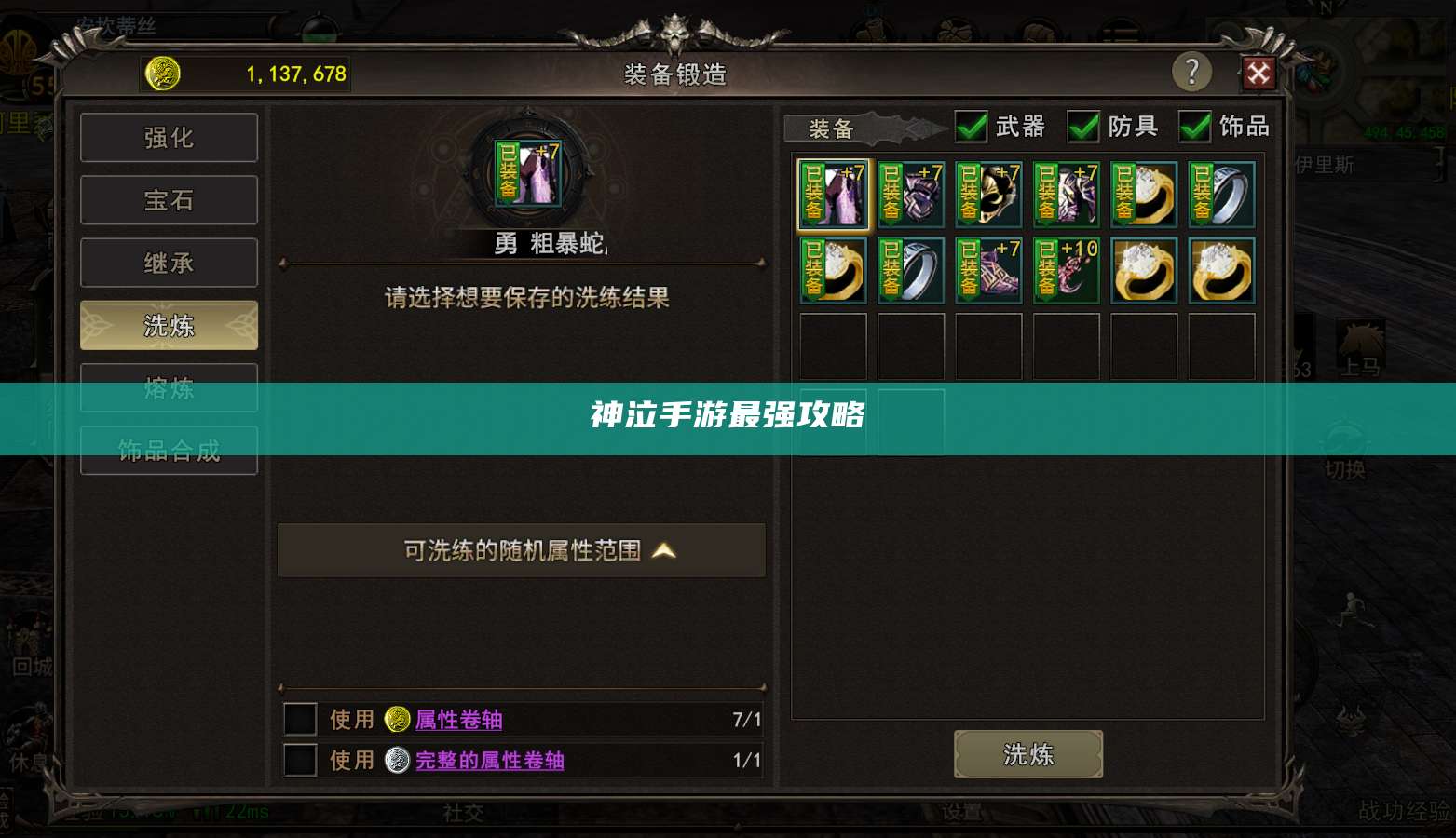
Task: Click the gold coin currency icon
Action: 163,73
